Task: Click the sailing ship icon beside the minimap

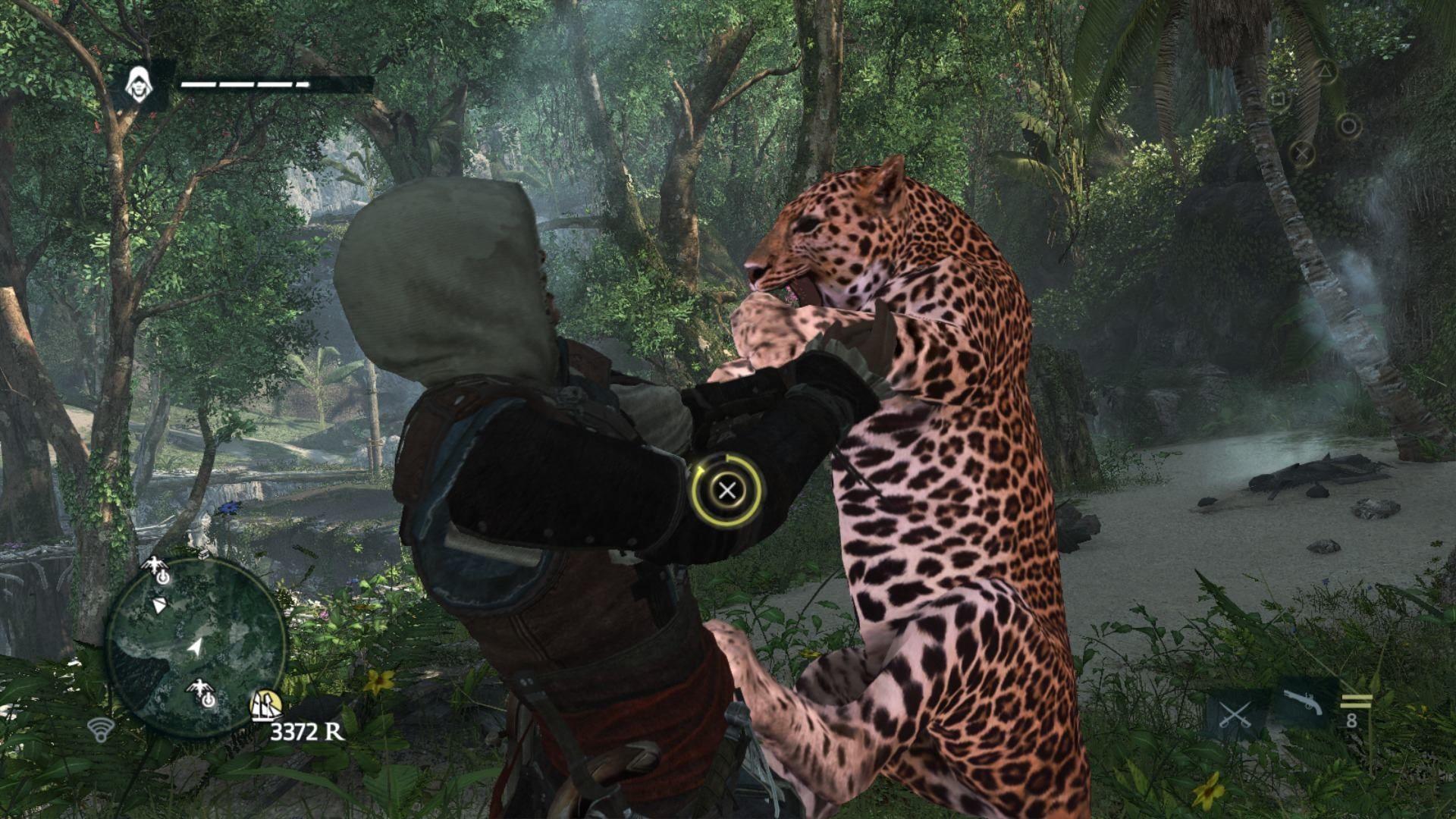Action: coord(266,706)
